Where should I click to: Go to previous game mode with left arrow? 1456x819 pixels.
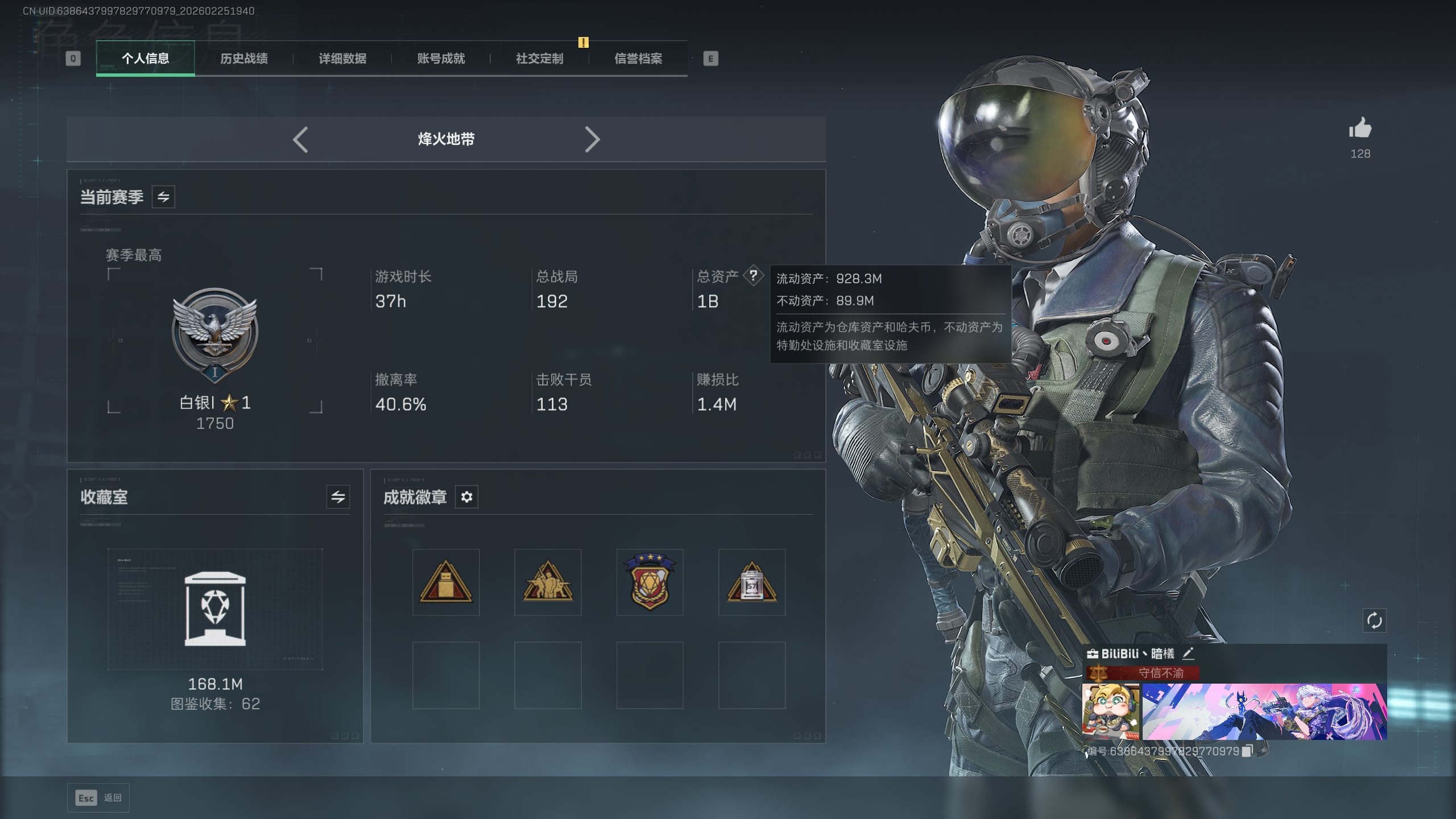click(x=300, y=139)
